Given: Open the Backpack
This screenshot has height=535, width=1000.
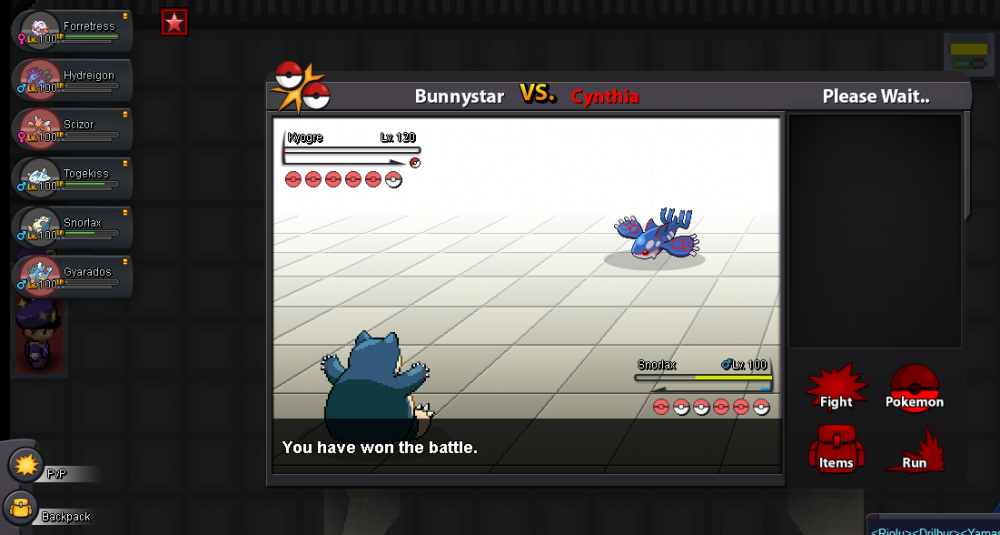Looking at the screenshot, I should pos(20,509).
